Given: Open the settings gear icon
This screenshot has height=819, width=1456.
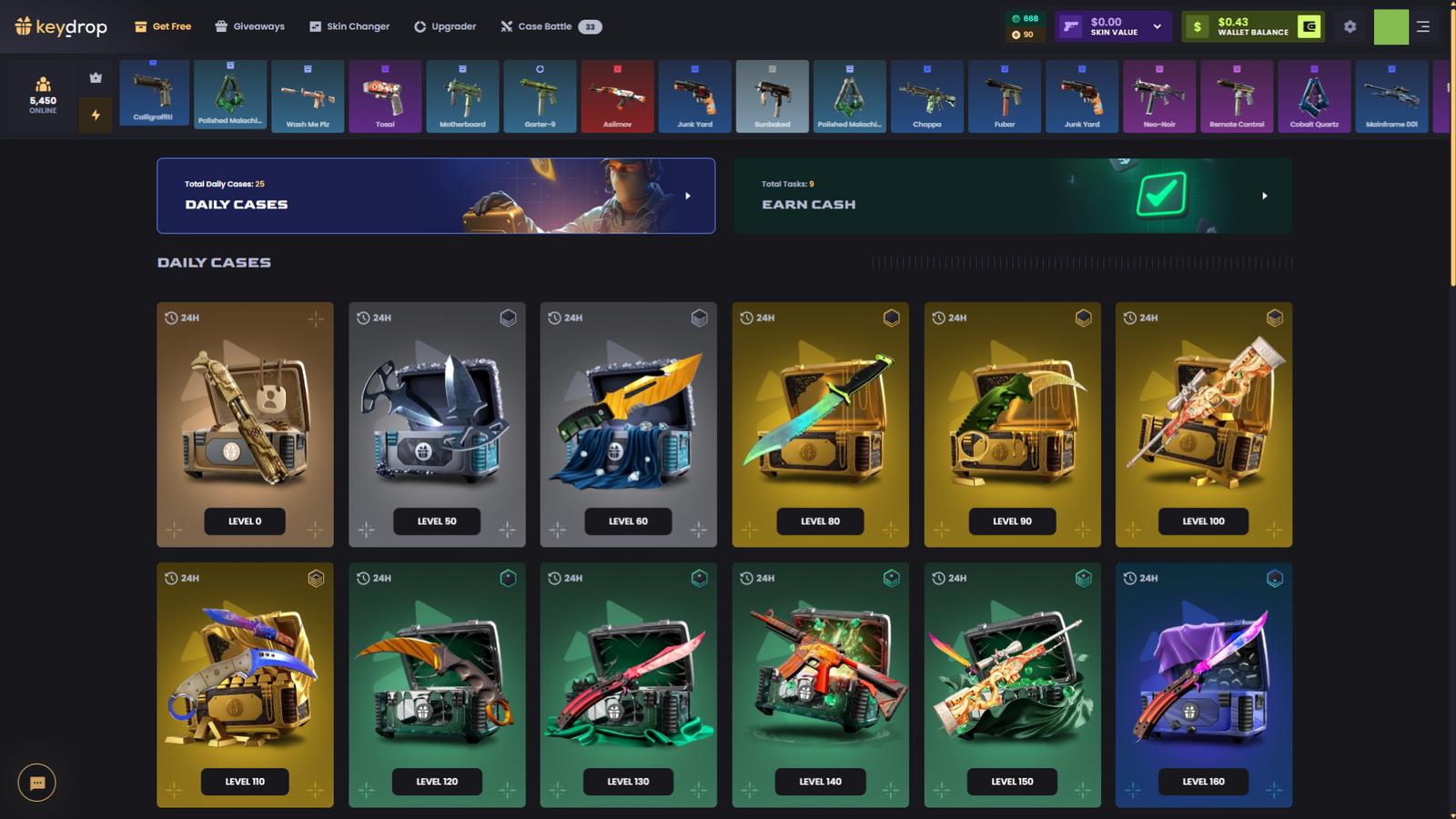Looking at the screenshot, I should pyautogui.click(x=1350, y=26).
